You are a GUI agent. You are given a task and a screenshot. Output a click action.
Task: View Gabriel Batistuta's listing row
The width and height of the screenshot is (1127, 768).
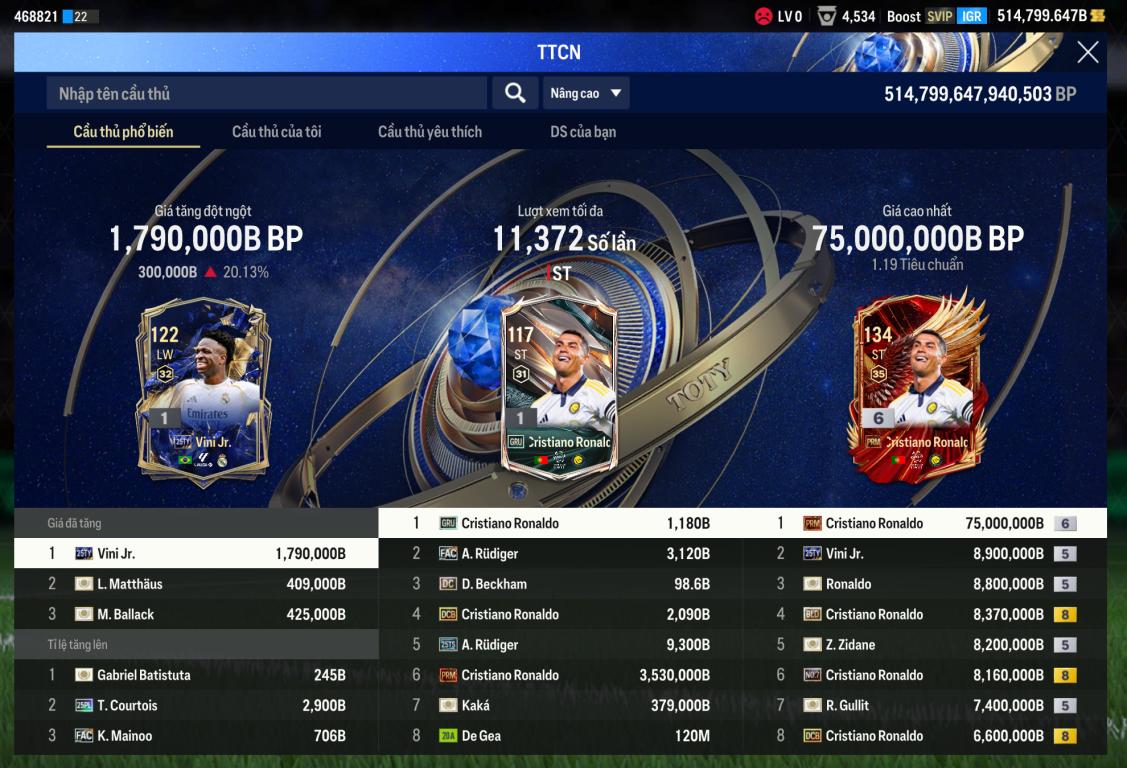(x=196, y=675)
